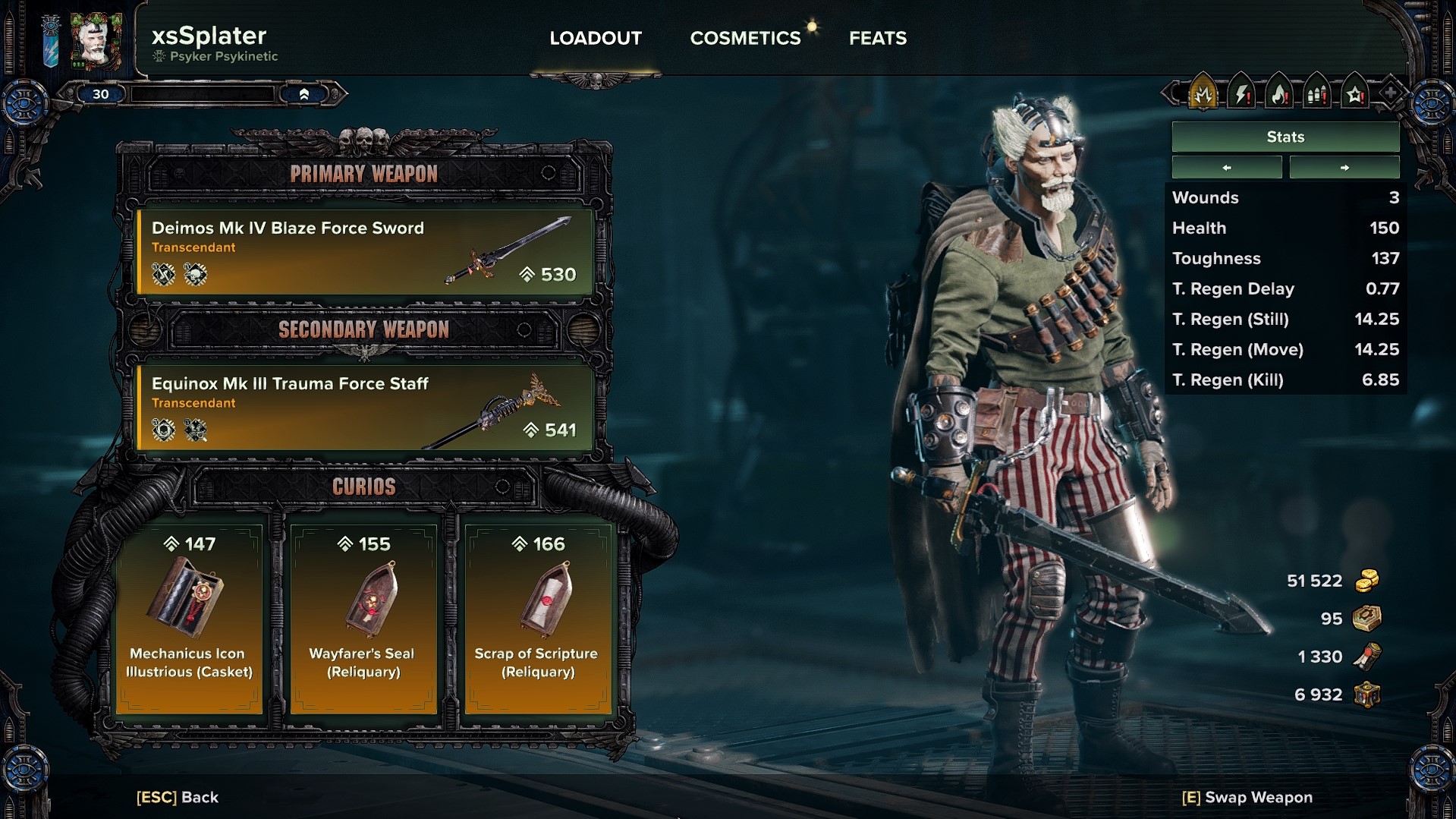Switch to the Cosmetics tab
Image resolution: width=1456 pixels, height=819 pixels.
745,38
